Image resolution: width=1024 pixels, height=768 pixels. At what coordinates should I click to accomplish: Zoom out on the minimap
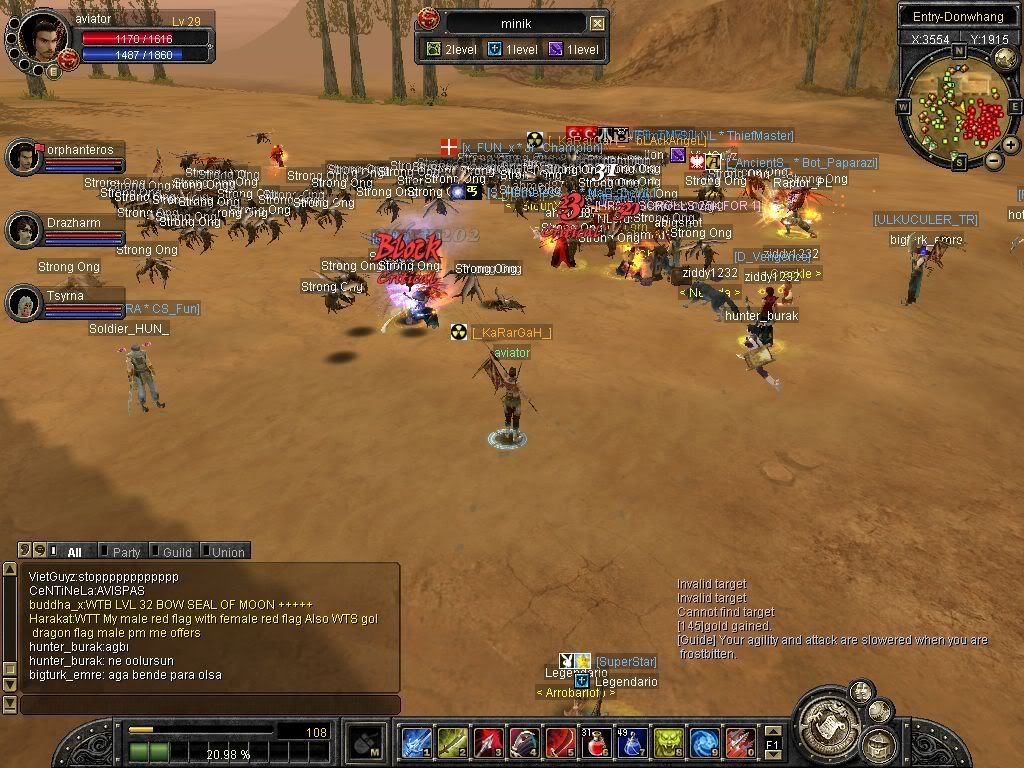tap(993, 160)
